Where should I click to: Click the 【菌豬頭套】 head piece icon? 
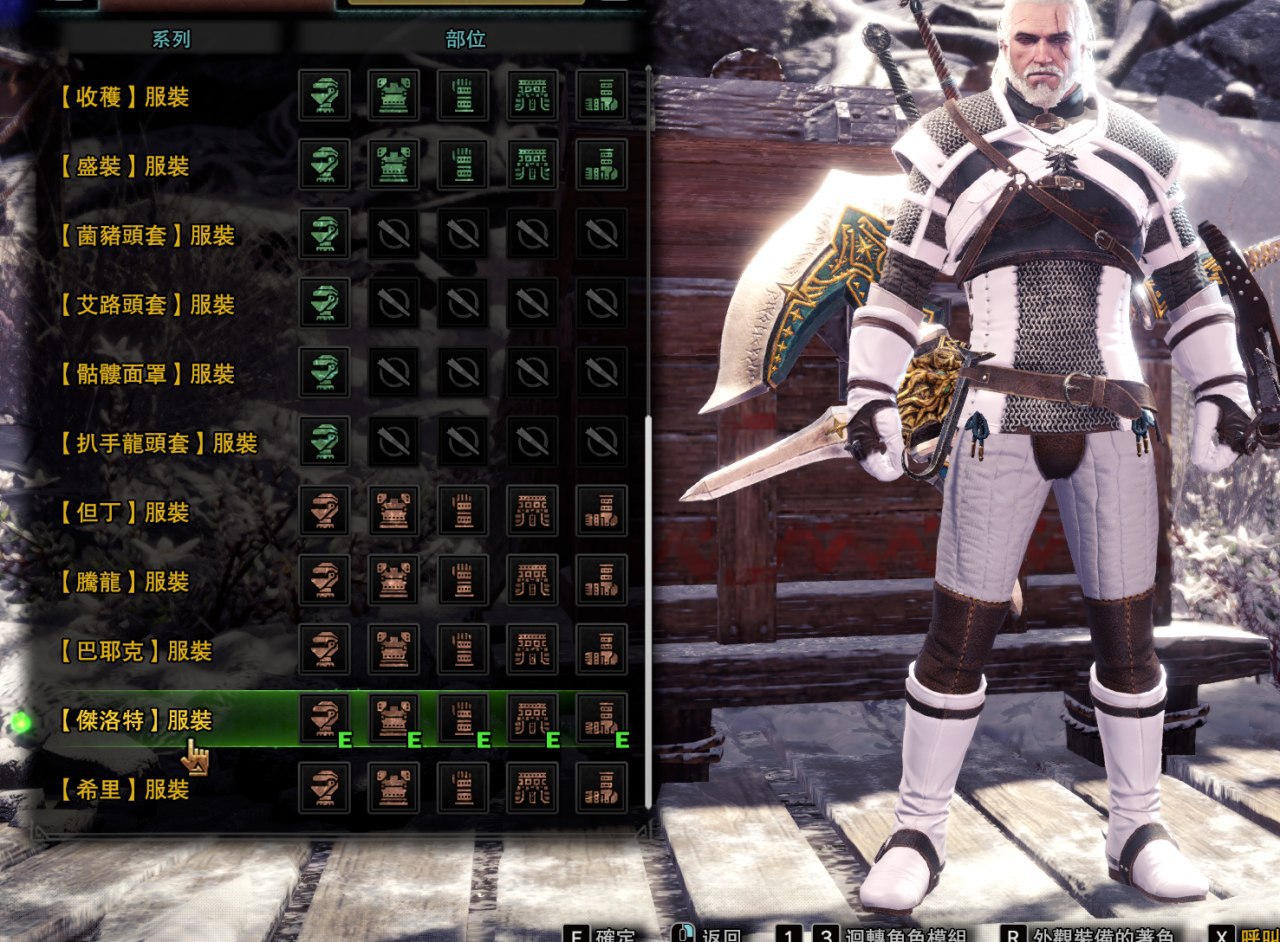324,234
